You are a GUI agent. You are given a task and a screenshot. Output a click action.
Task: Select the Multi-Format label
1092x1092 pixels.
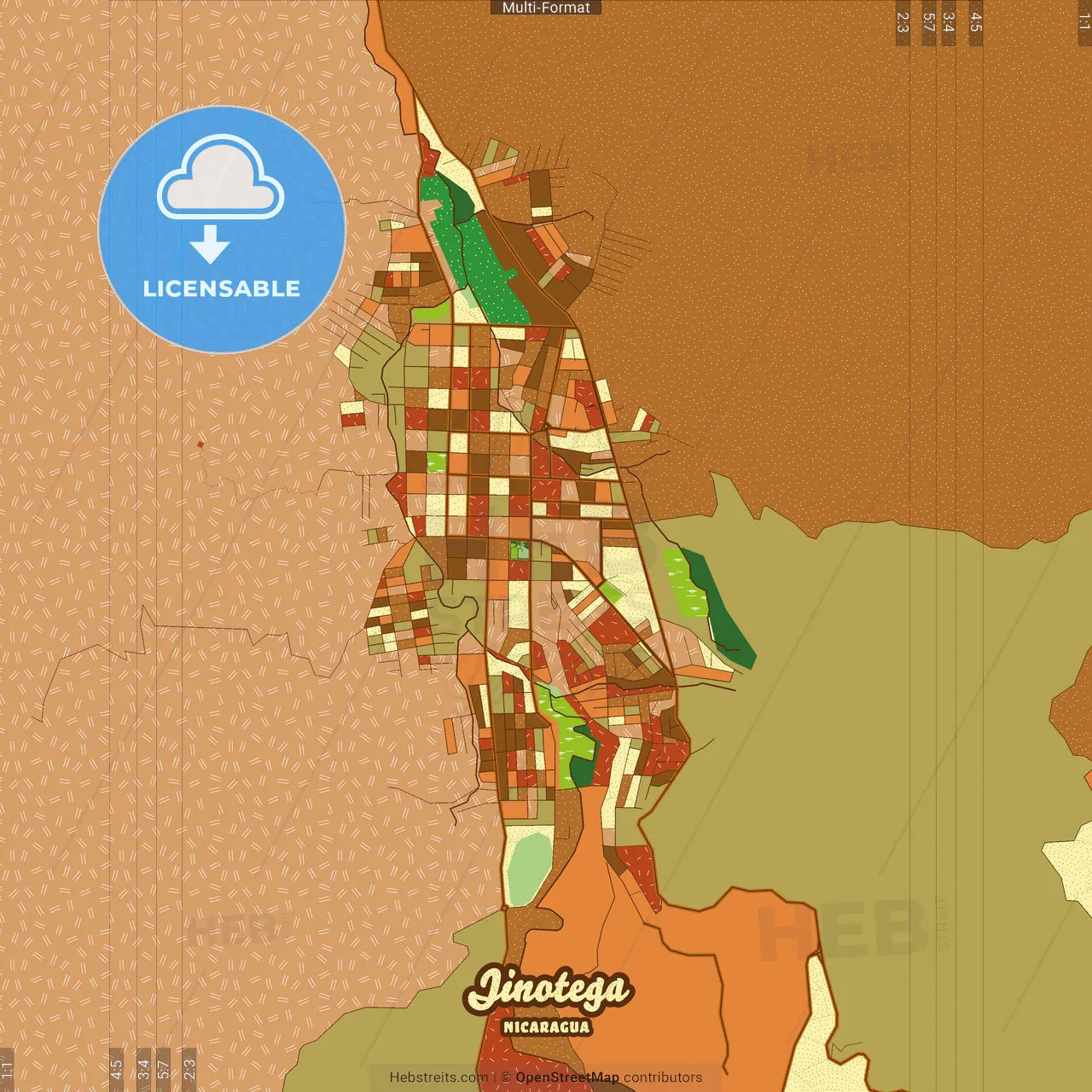click(546, 8)
